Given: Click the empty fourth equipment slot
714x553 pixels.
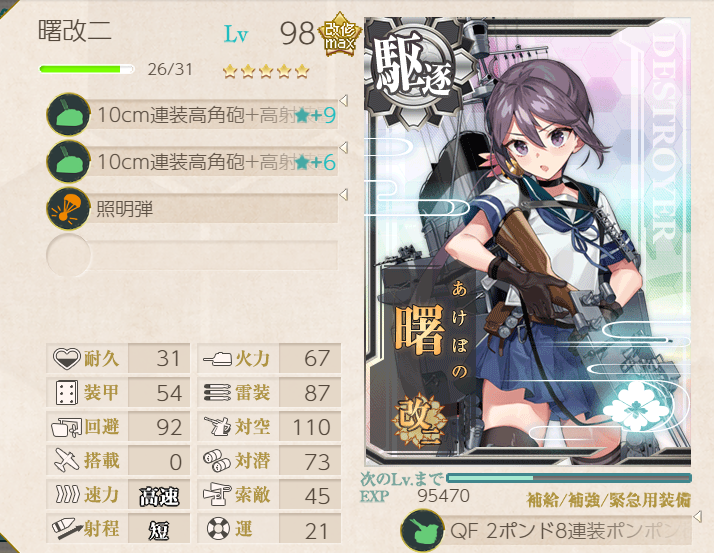Looking at the screenshot, I should tap(195, 254).
